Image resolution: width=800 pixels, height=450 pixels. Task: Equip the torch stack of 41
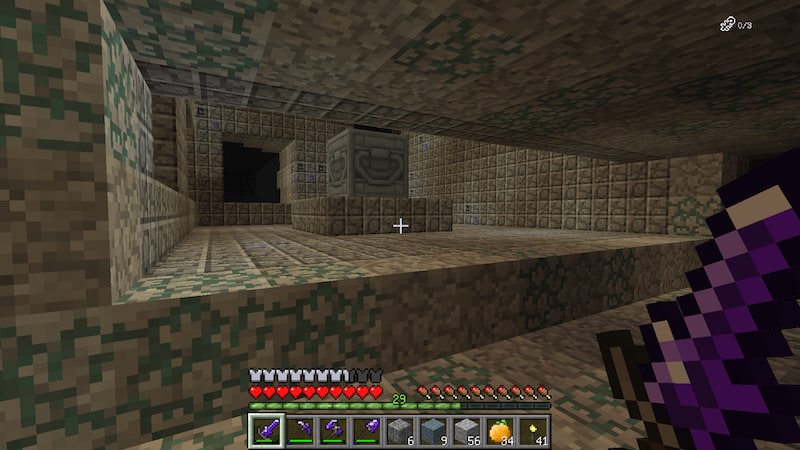point(534,431)
